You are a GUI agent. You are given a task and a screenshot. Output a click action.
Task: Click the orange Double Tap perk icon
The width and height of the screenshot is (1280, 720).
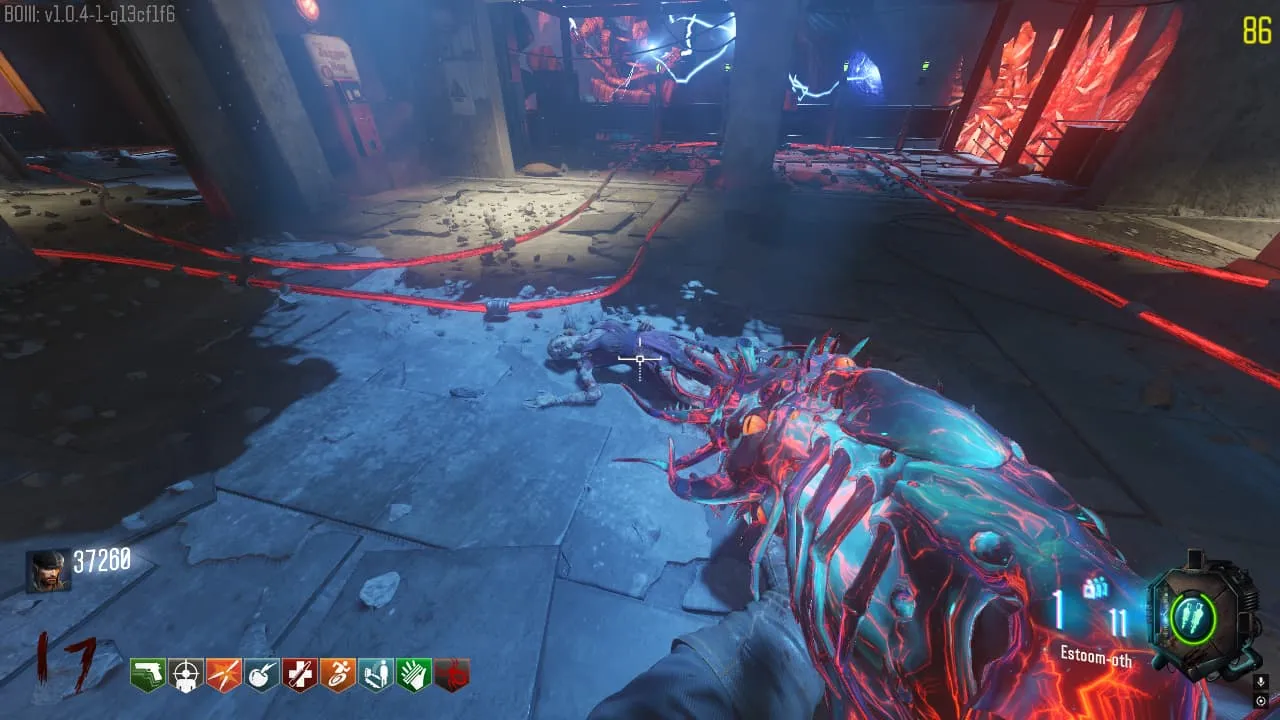coord(224,675)
